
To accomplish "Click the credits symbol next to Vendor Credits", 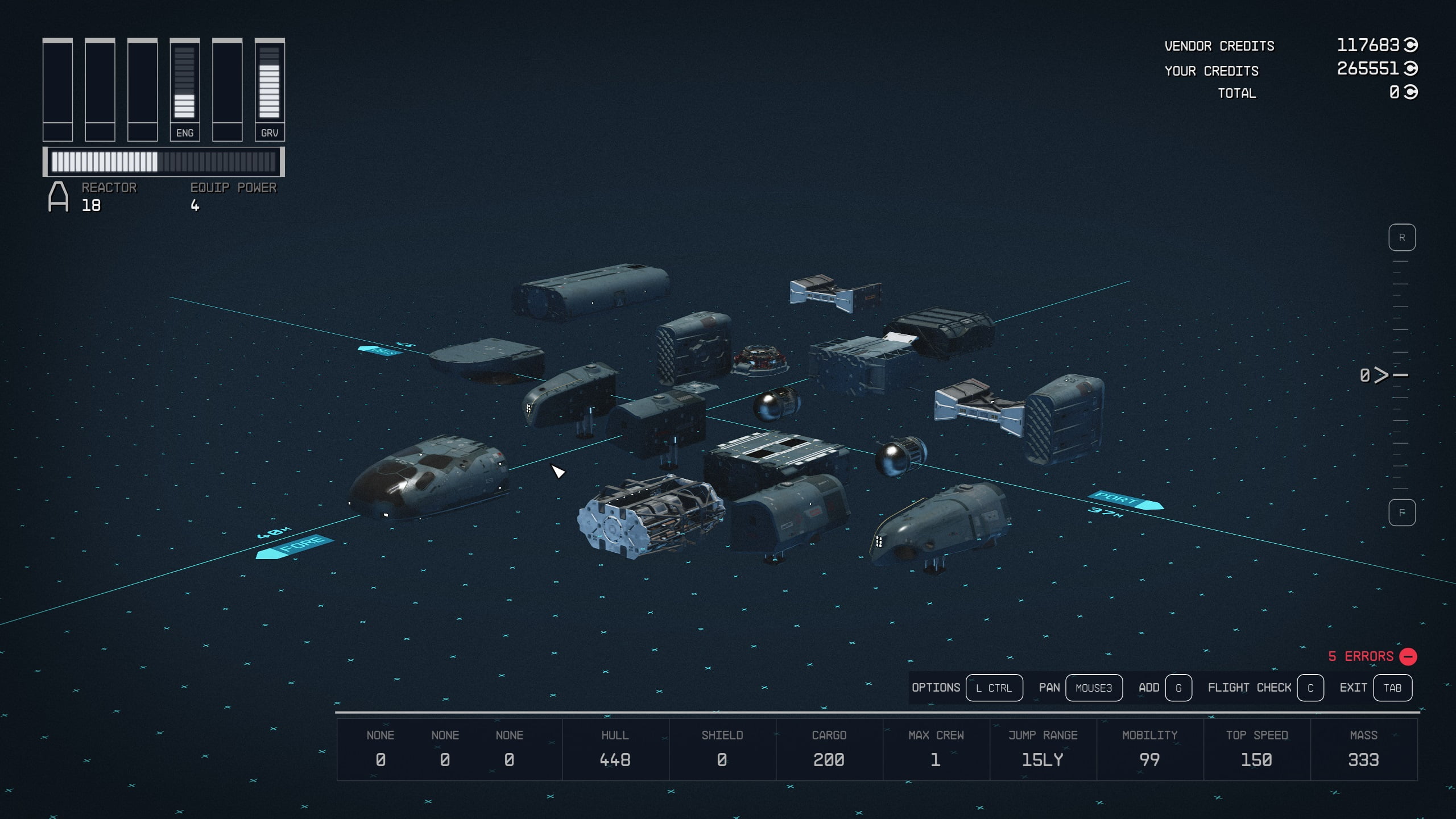I will (x=1412, y=45).
